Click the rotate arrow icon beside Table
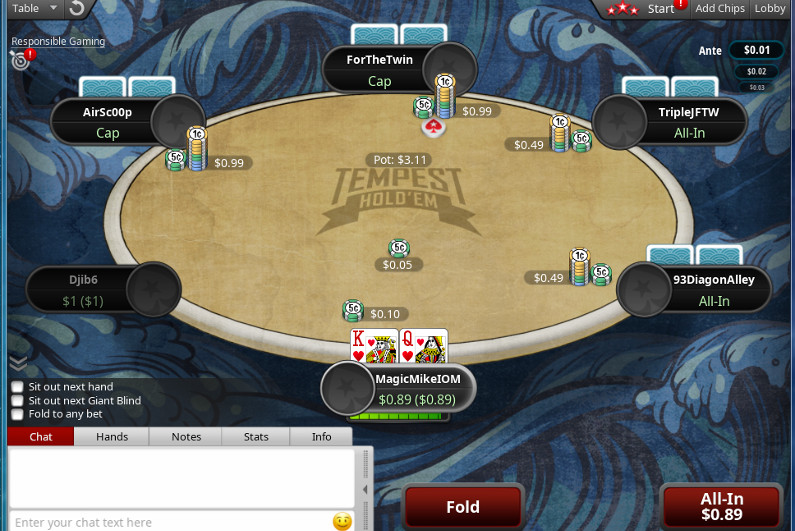Viewport: 795px width, 531px height. tap(77, 8)
